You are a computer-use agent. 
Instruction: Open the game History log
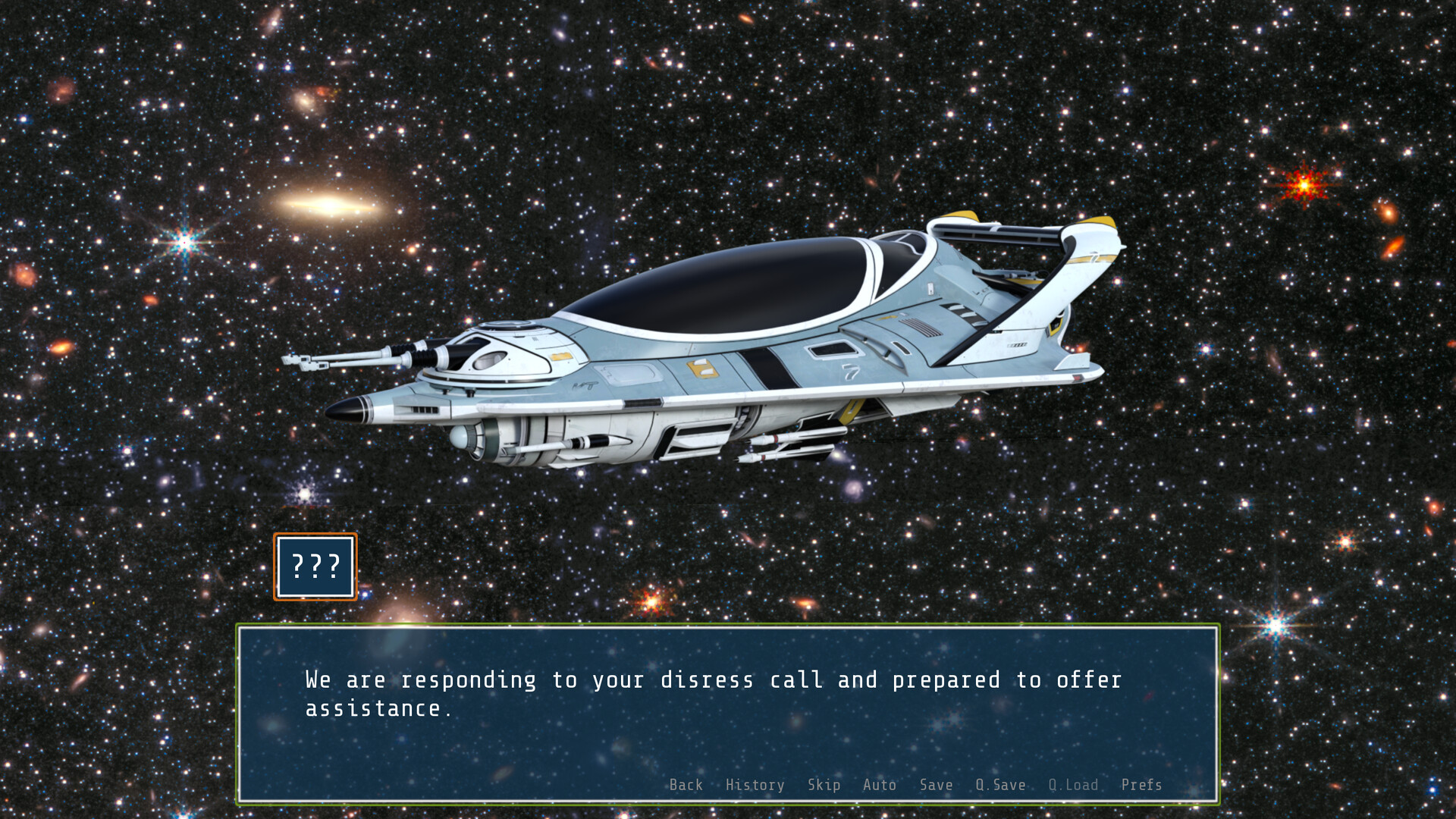[755, 785]
